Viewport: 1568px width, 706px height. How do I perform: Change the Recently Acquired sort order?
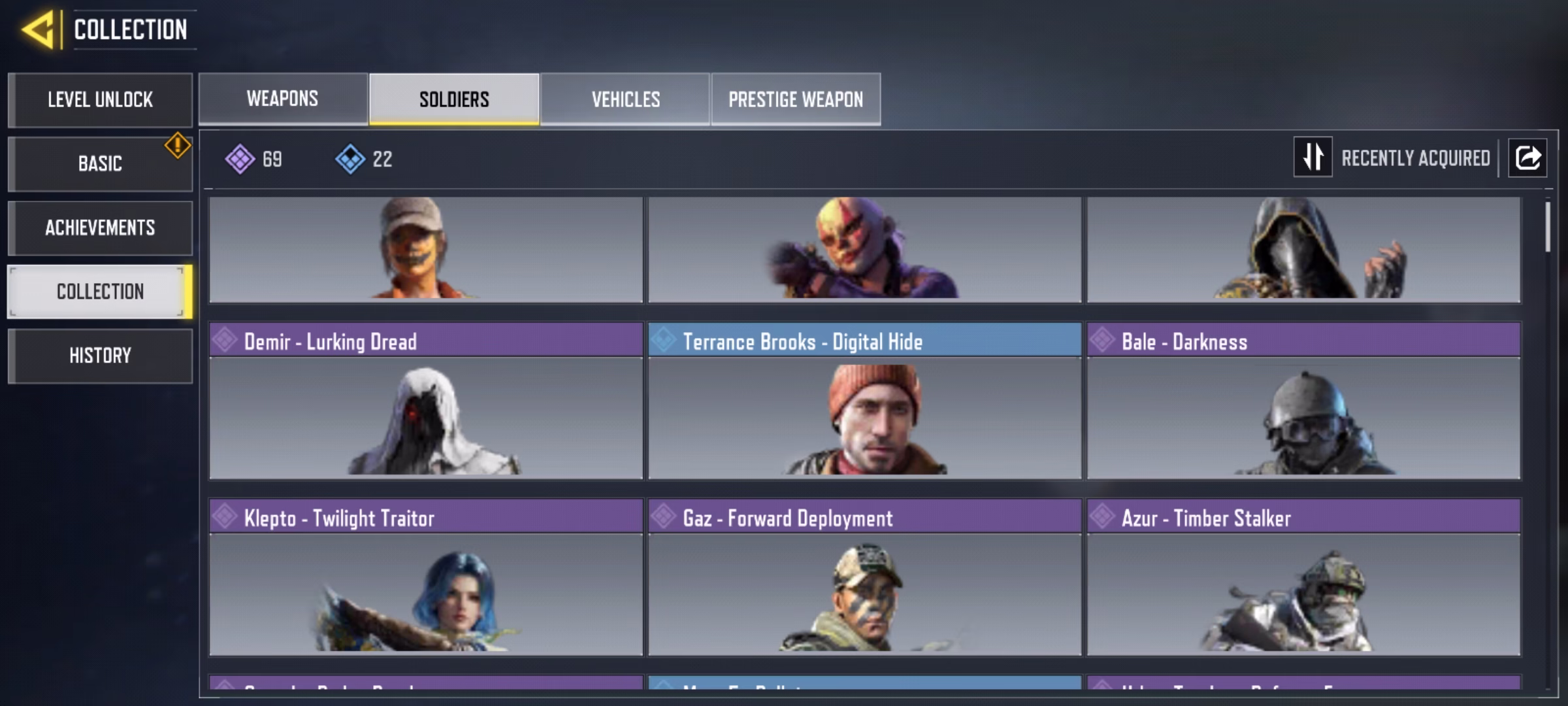click(1313, 157)
